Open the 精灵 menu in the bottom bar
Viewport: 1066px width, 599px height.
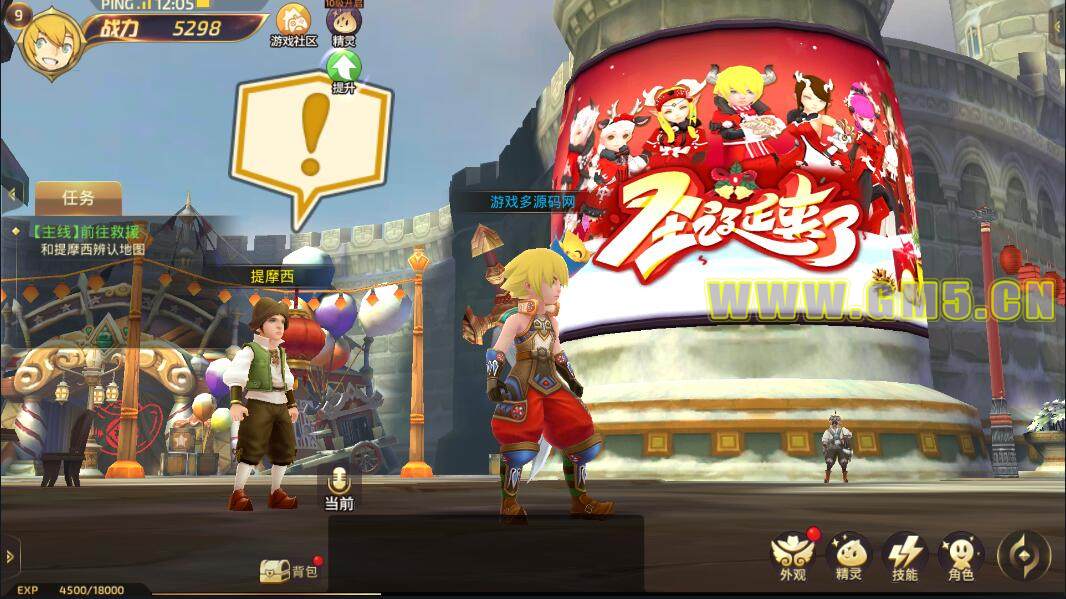click(x=848, y=555)
